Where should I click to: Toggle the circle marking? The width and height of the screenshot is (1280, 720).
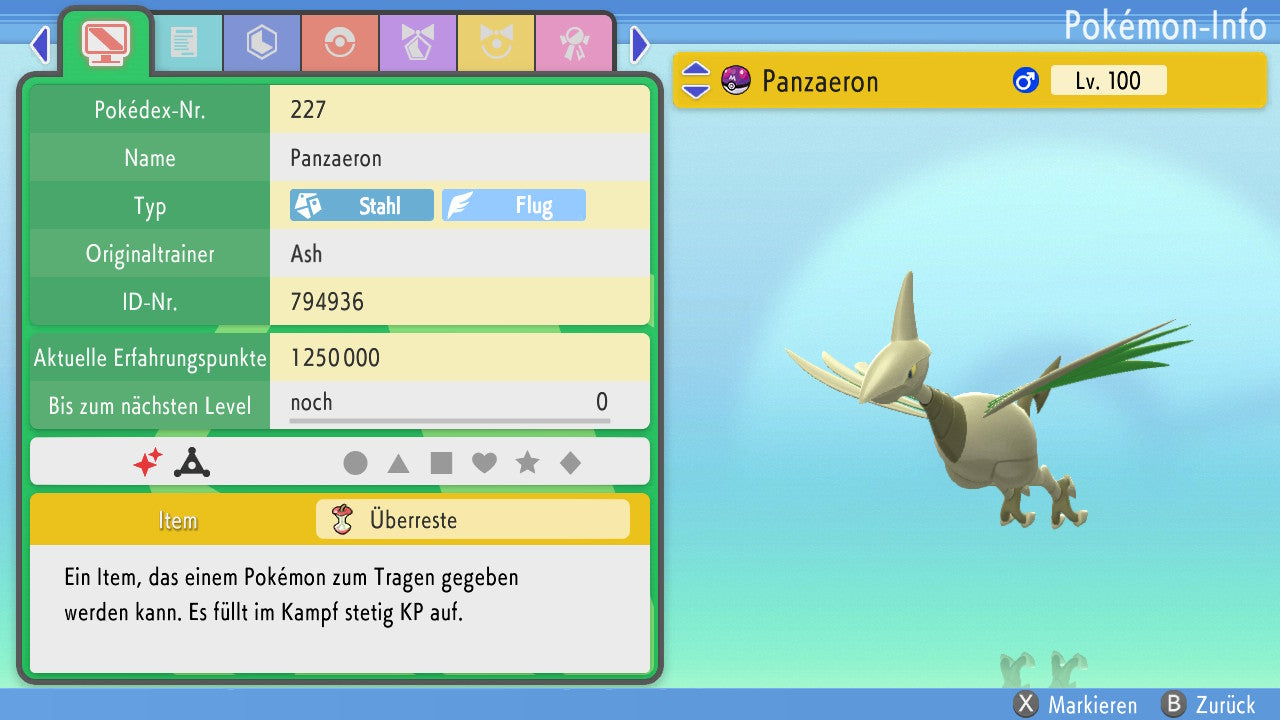355,463
